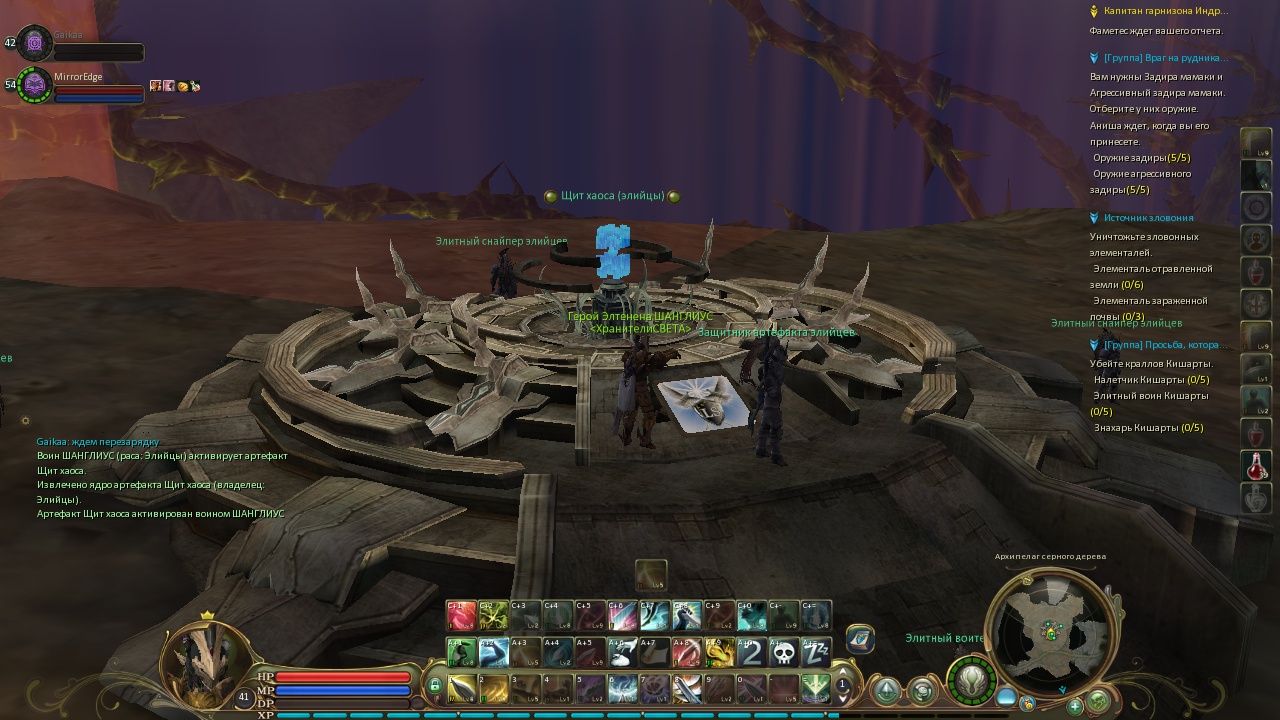The height and width of the screenshot is (720, 1280).
Task: Activate the skull skill icon
Action: [785, 653]
